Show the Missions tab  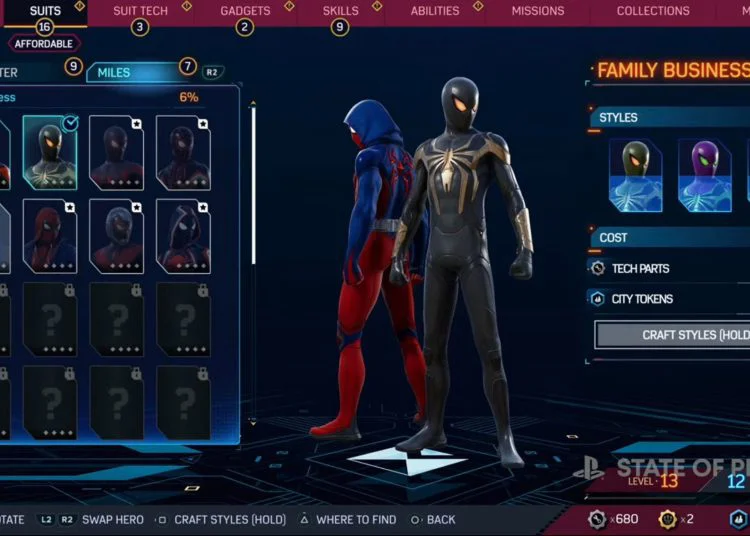tap(538, 11)
